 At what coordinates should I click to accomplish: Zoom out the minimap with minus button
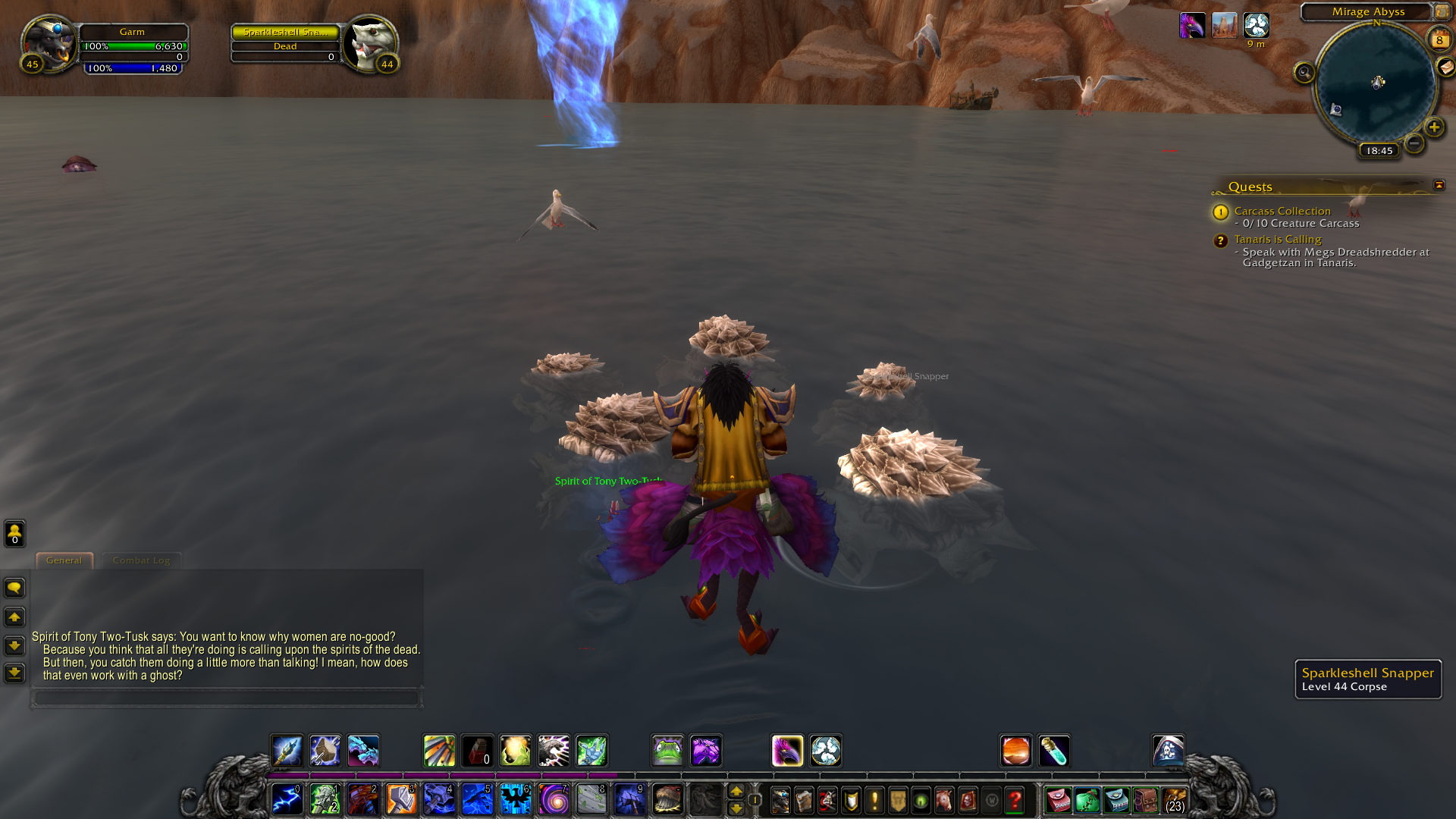(x=1414, y=143)
